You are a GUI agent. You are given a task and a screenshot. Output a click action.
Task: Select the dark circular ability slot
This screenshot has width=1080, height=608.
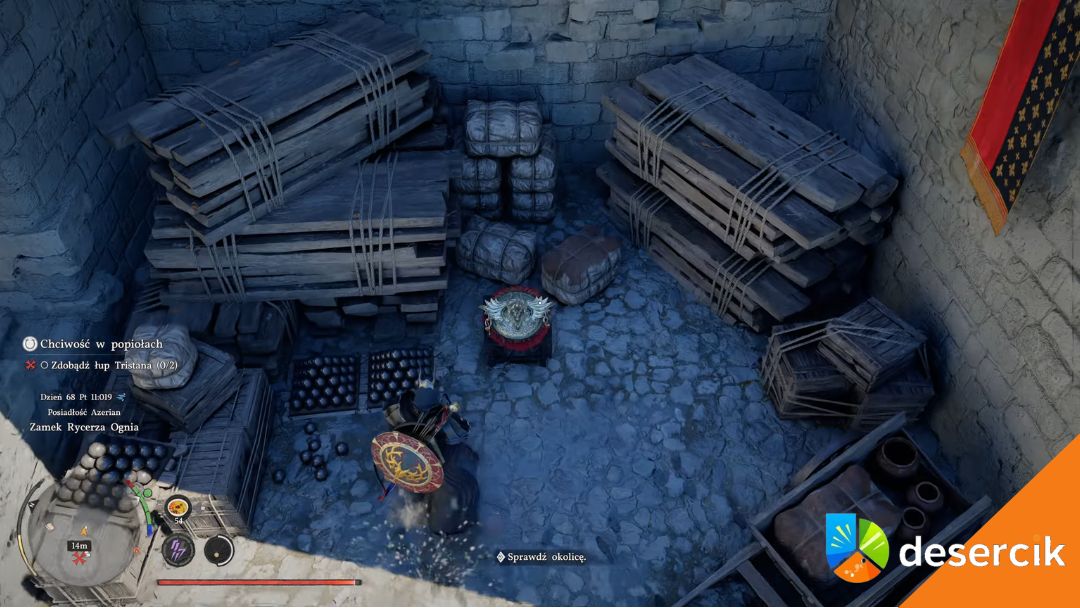tap(218, 549)
